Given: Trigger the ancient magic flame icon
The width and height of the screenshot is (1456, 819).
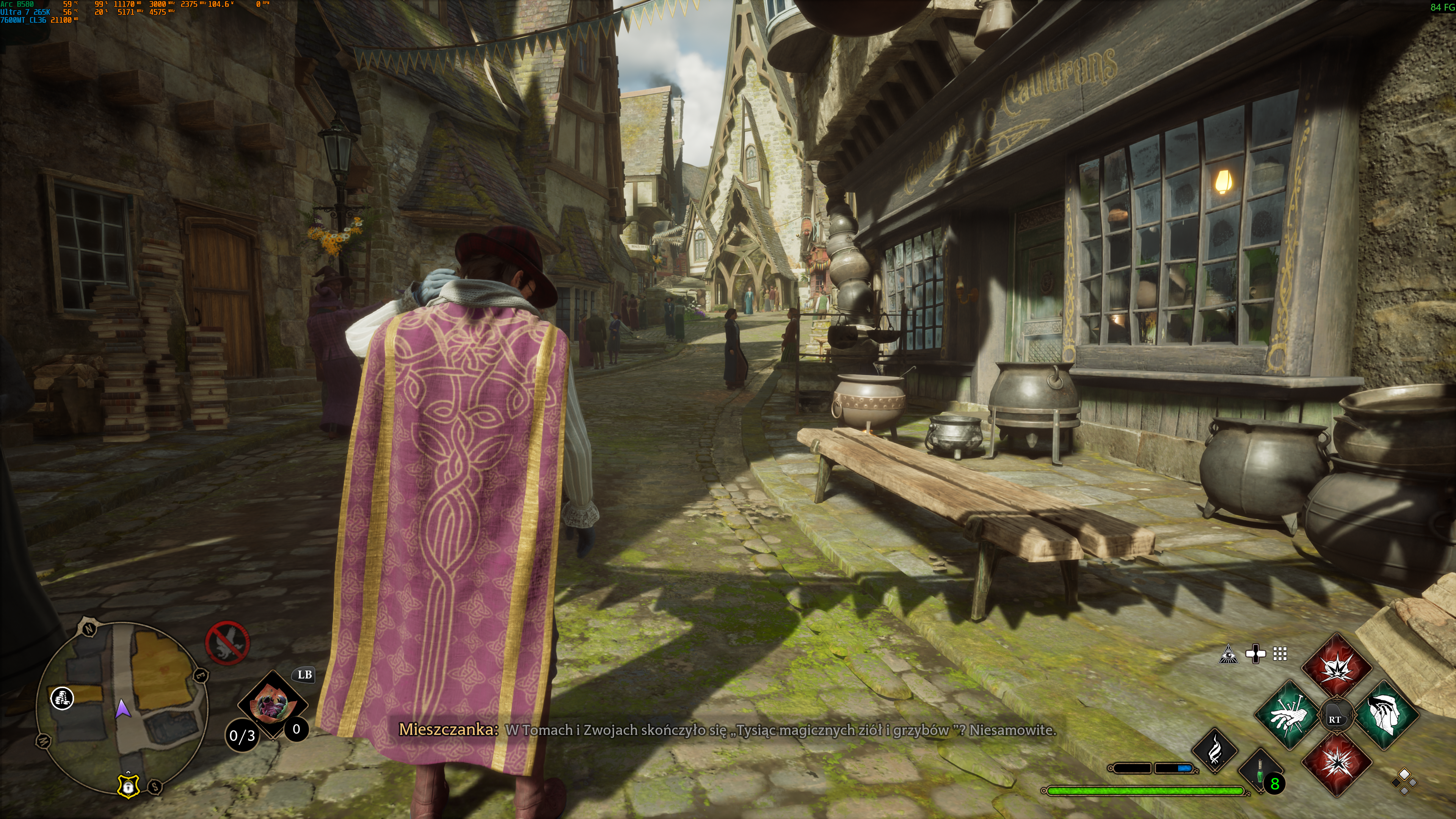Looking at the screenshot, I should click(1214, 751).
